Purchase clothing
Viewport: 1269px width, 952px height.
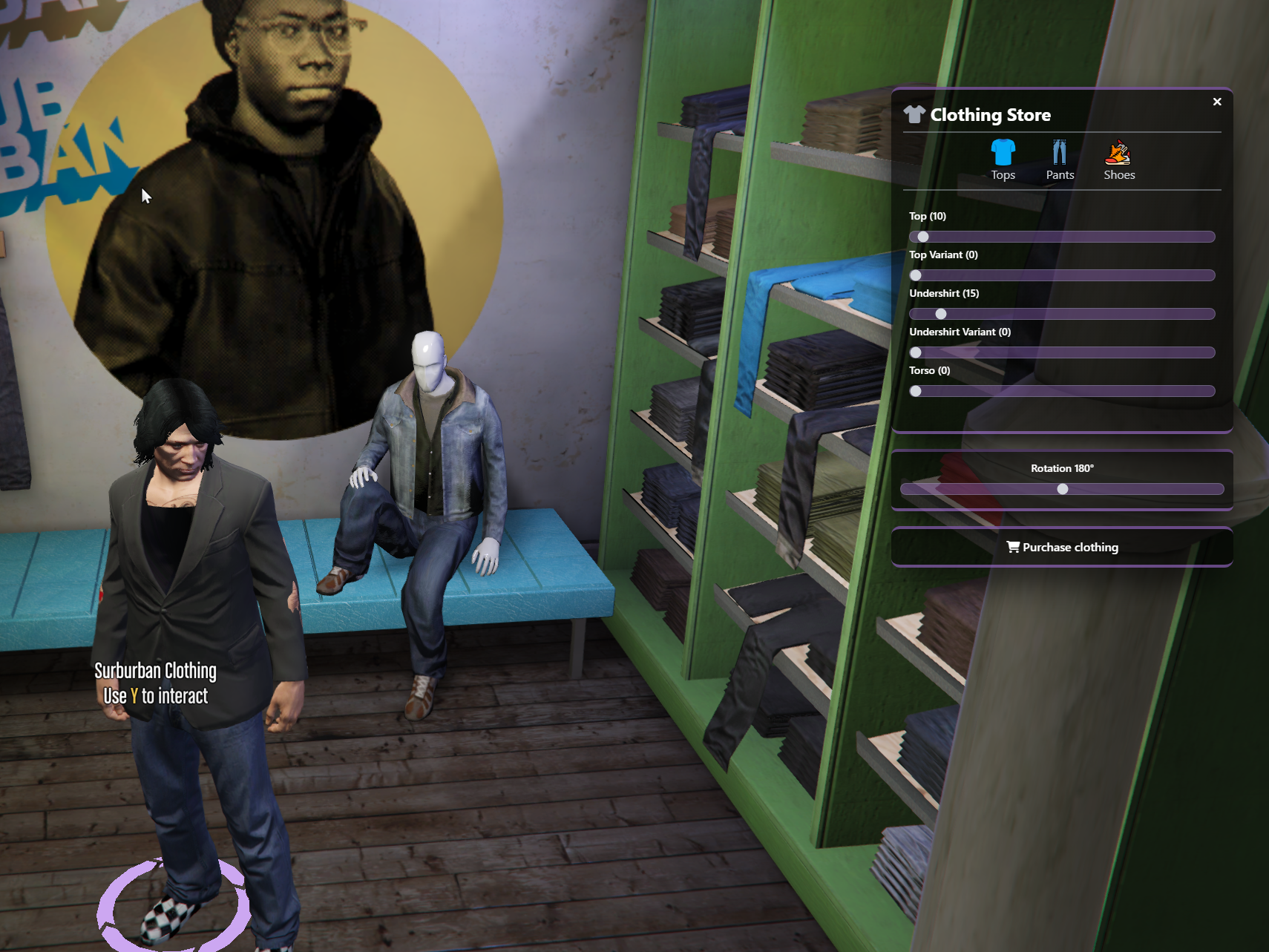[1062, 547]
